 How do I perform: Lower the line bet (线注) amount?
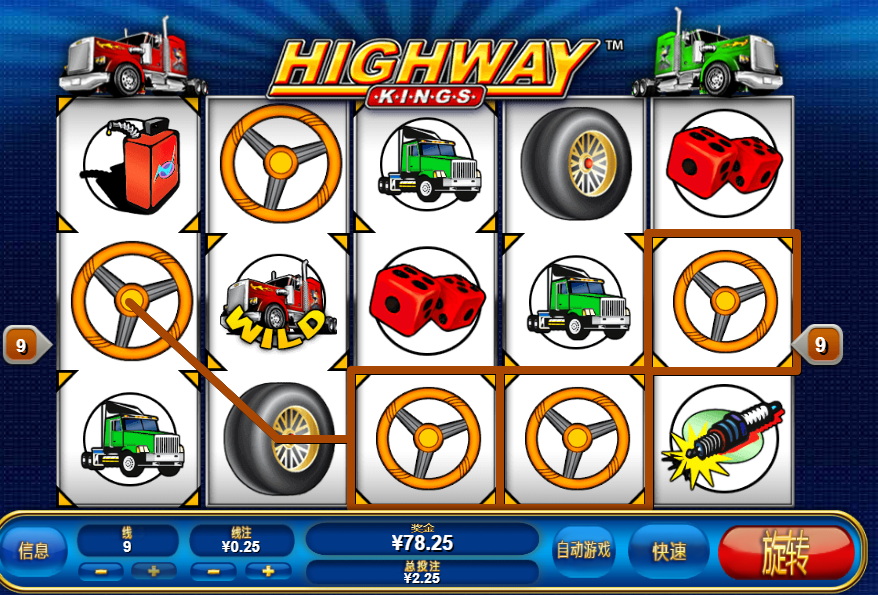pos(214,572)
